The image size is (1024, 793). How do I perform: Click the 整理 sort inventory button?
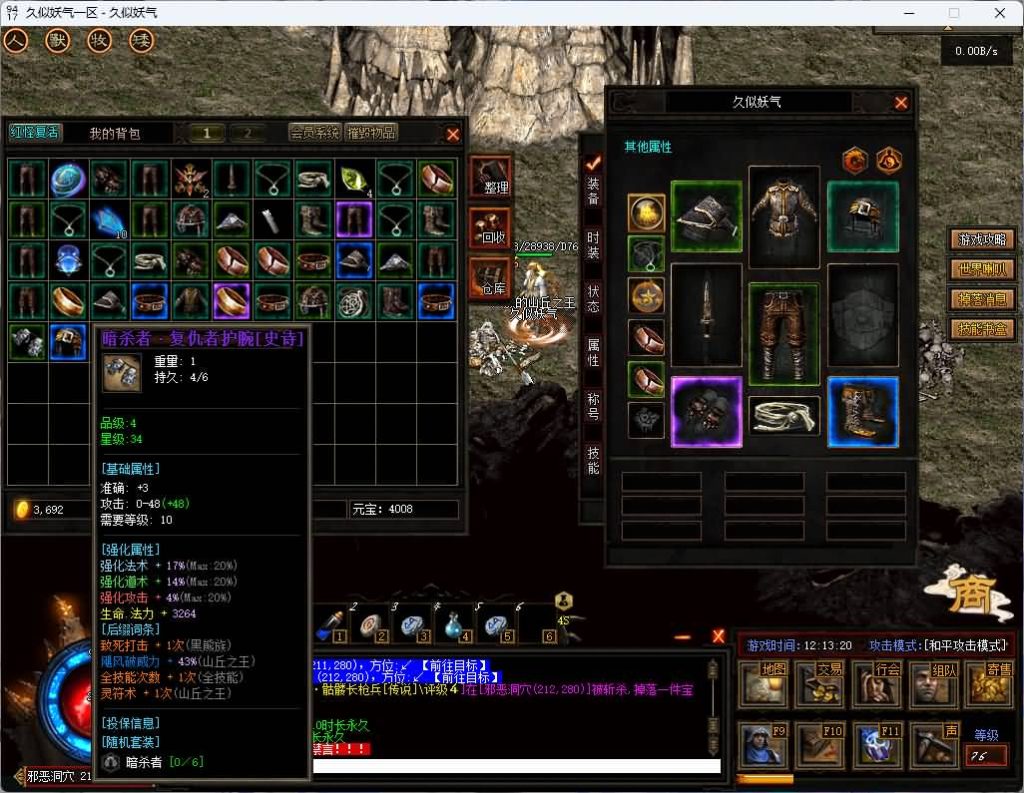tap(490, 176)
